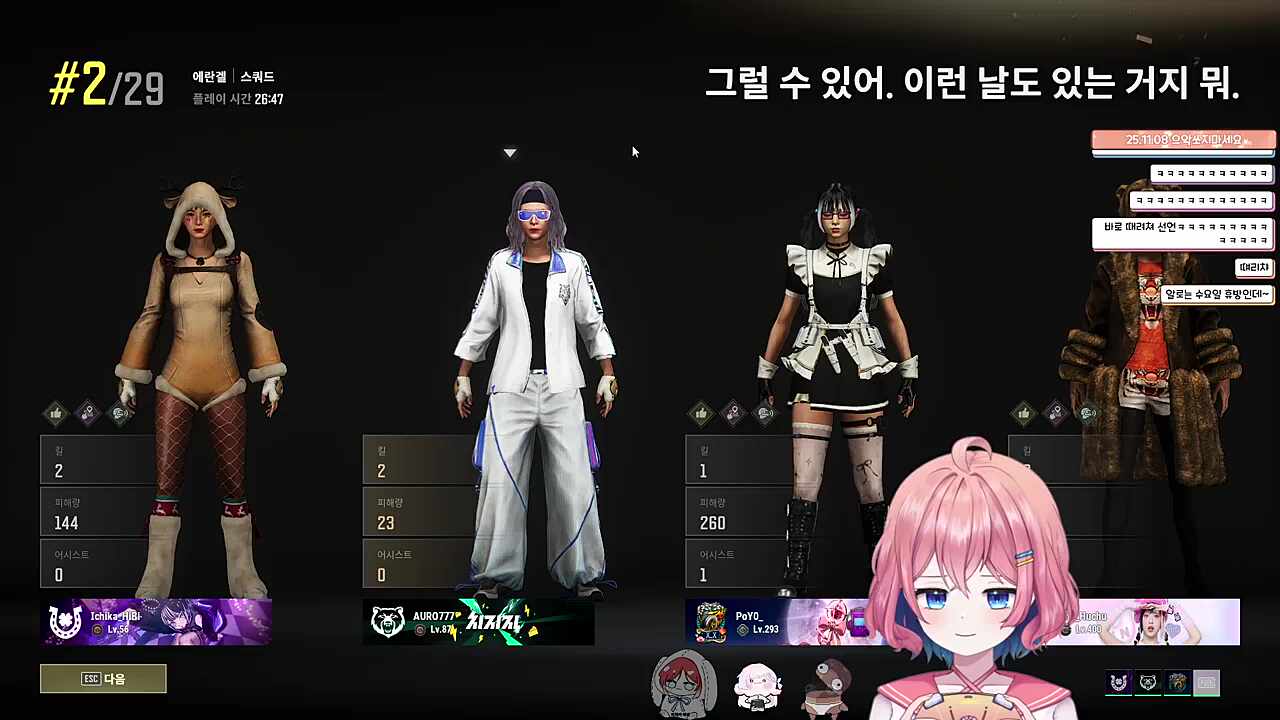This screenshot has height=720, width=1280.
Task: Click the green progress bar under the bear emblem
Action: point(1147,694)
